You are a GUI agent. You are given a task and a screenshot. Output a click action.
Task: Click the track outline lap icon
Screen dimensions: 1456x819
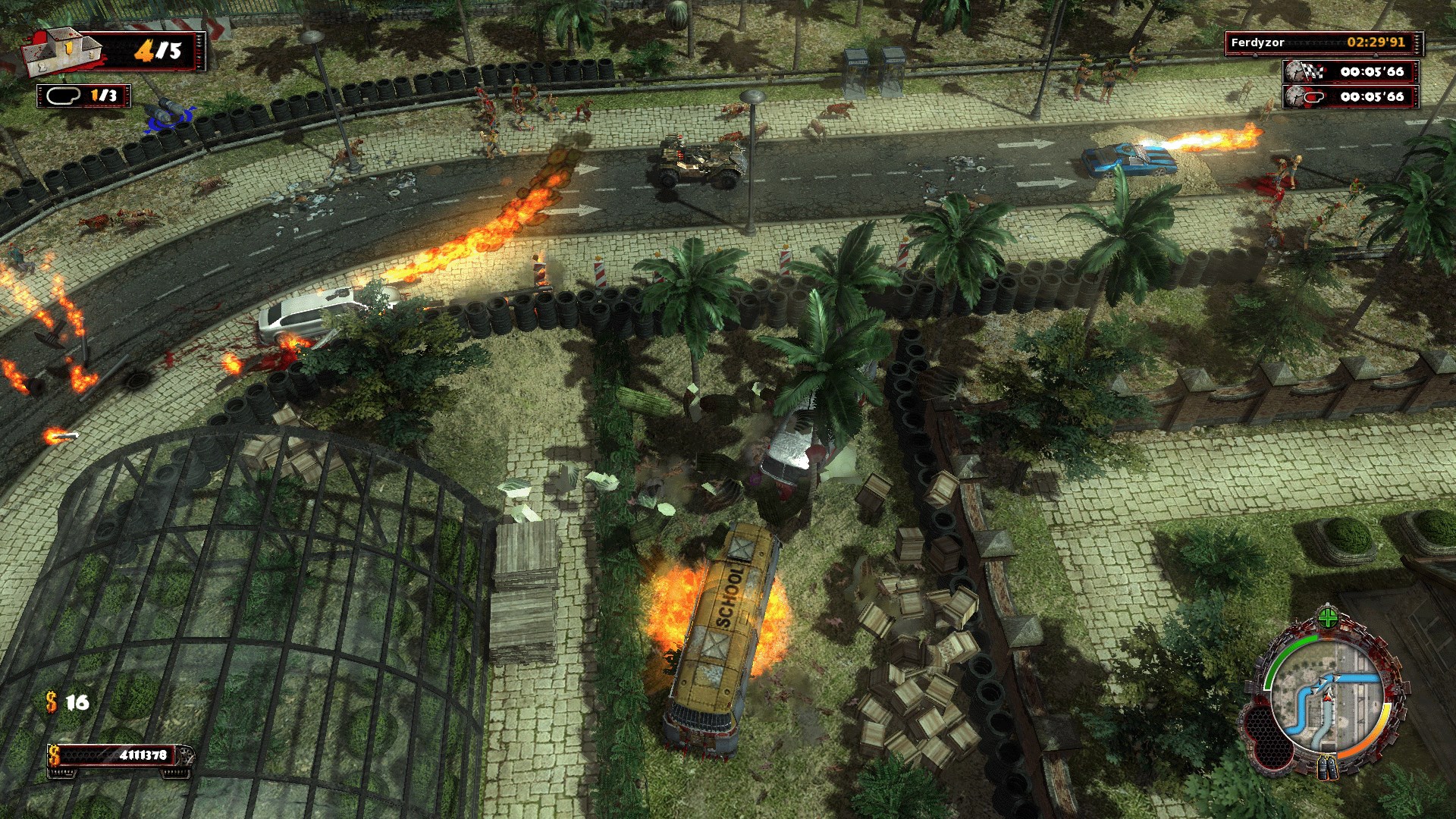pos(64,96)
